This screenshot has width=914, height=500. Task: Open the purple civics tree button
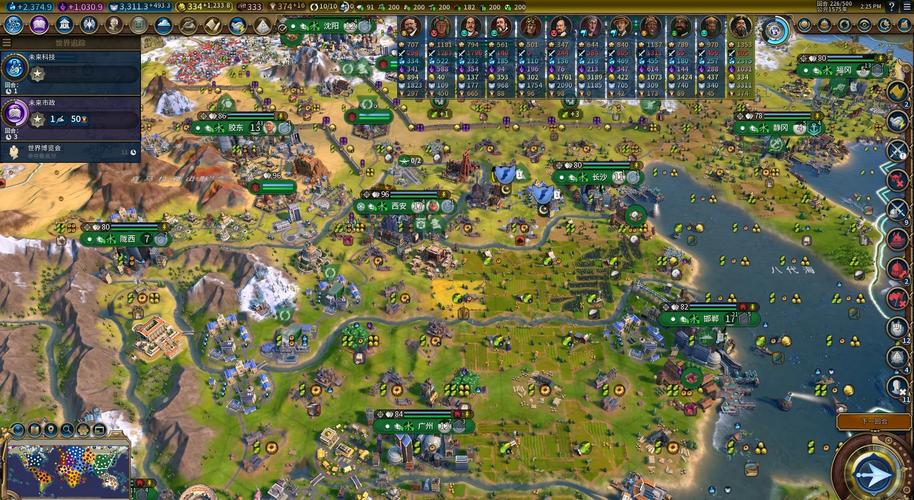coord(41,24)
